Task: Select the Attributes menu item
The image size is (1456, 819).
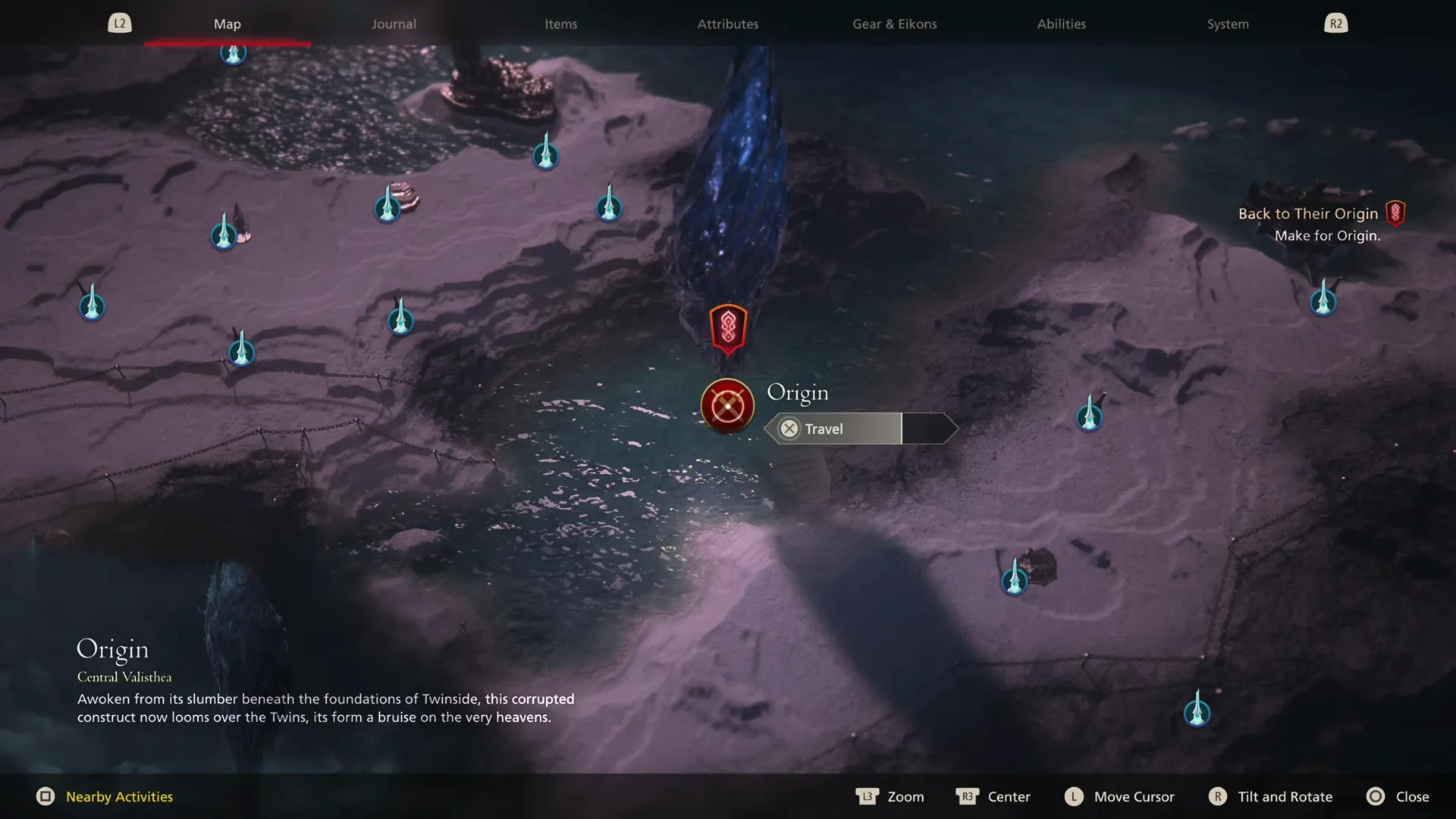Action: click(x=727, y=24)
